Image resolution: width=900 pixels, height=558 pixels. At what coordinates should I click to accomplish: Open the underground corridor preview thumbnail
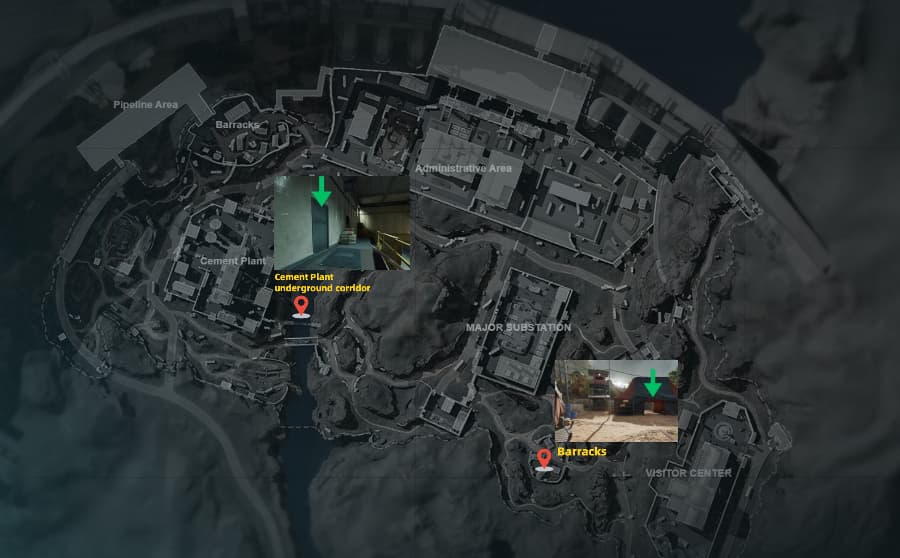click(x=340, y=221)
